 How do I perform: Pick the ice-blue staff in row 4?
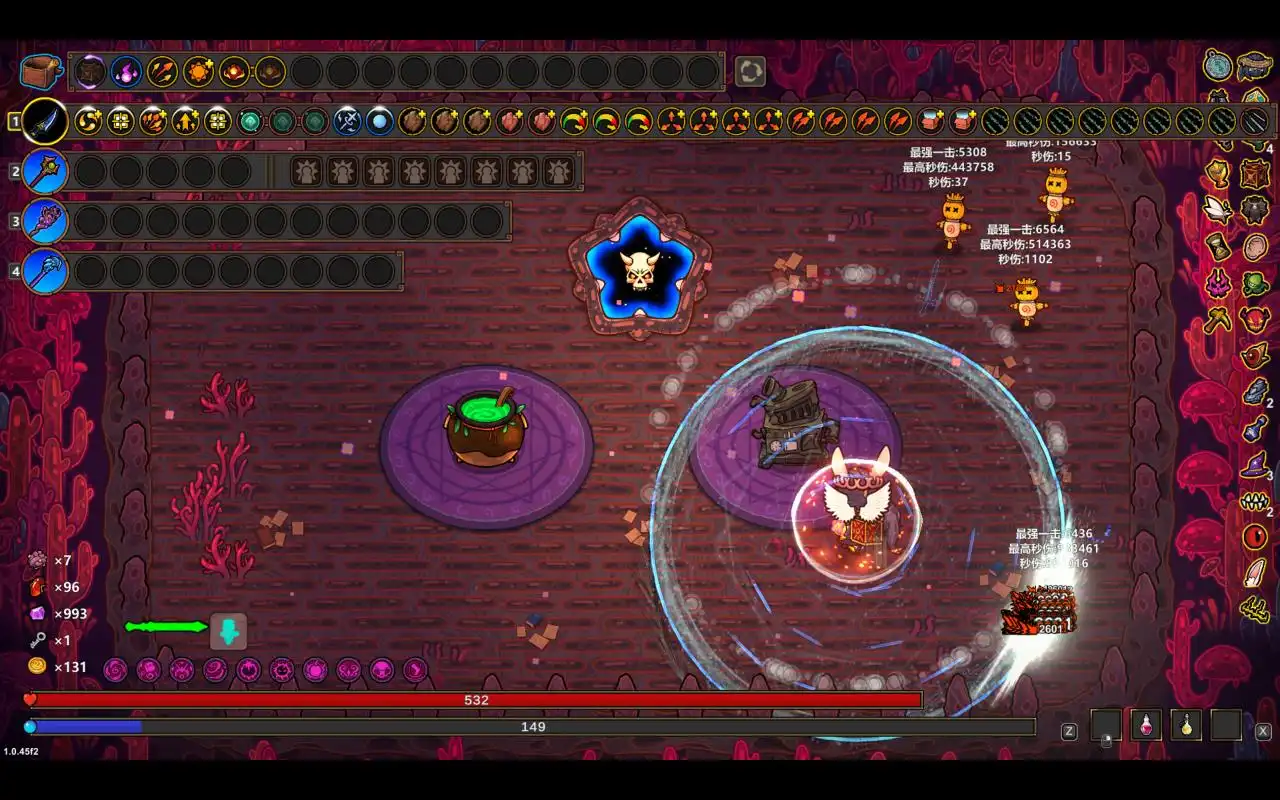tap(45, 271)
